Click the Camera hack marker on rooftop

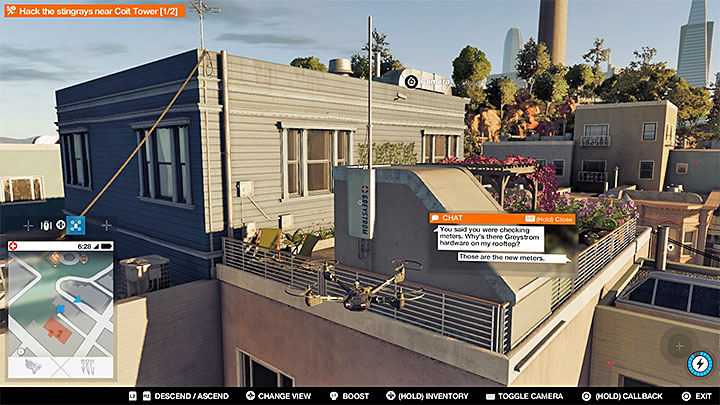411,78
